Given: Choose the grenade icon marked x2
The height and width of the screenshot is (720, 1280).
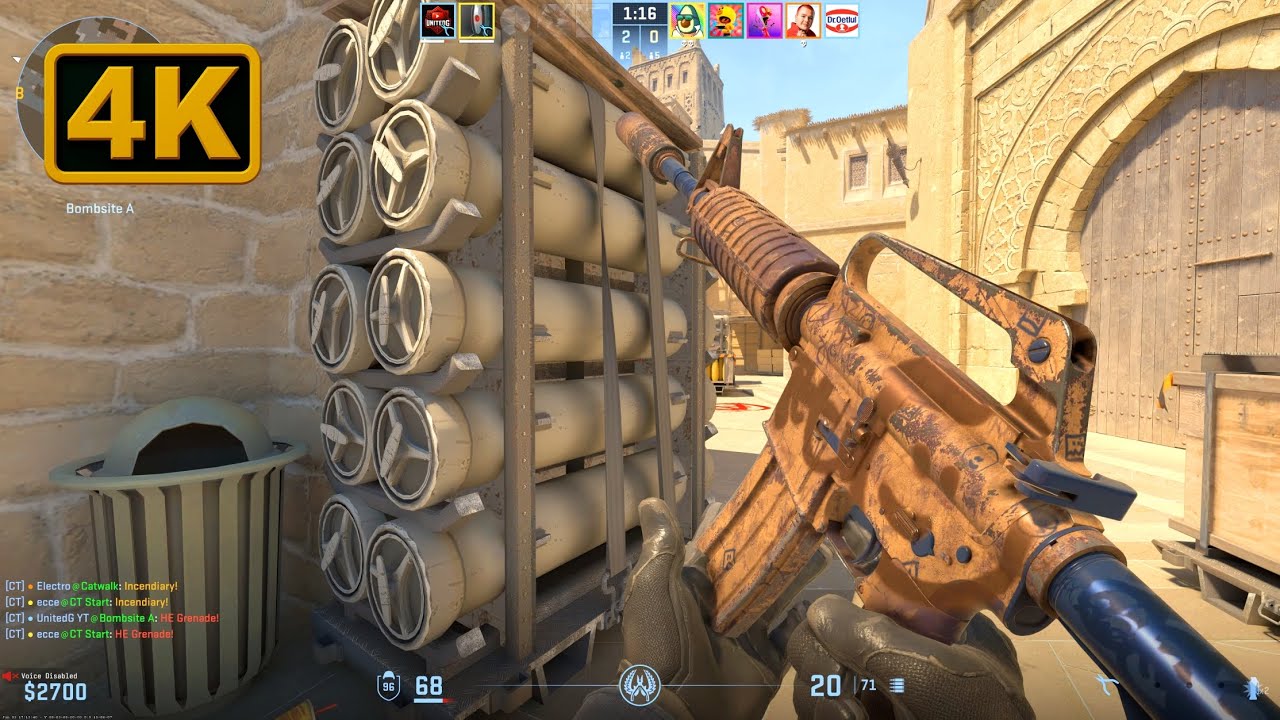Looking at the screenshot, I should pyautogui.click(x=1253, y=687).
